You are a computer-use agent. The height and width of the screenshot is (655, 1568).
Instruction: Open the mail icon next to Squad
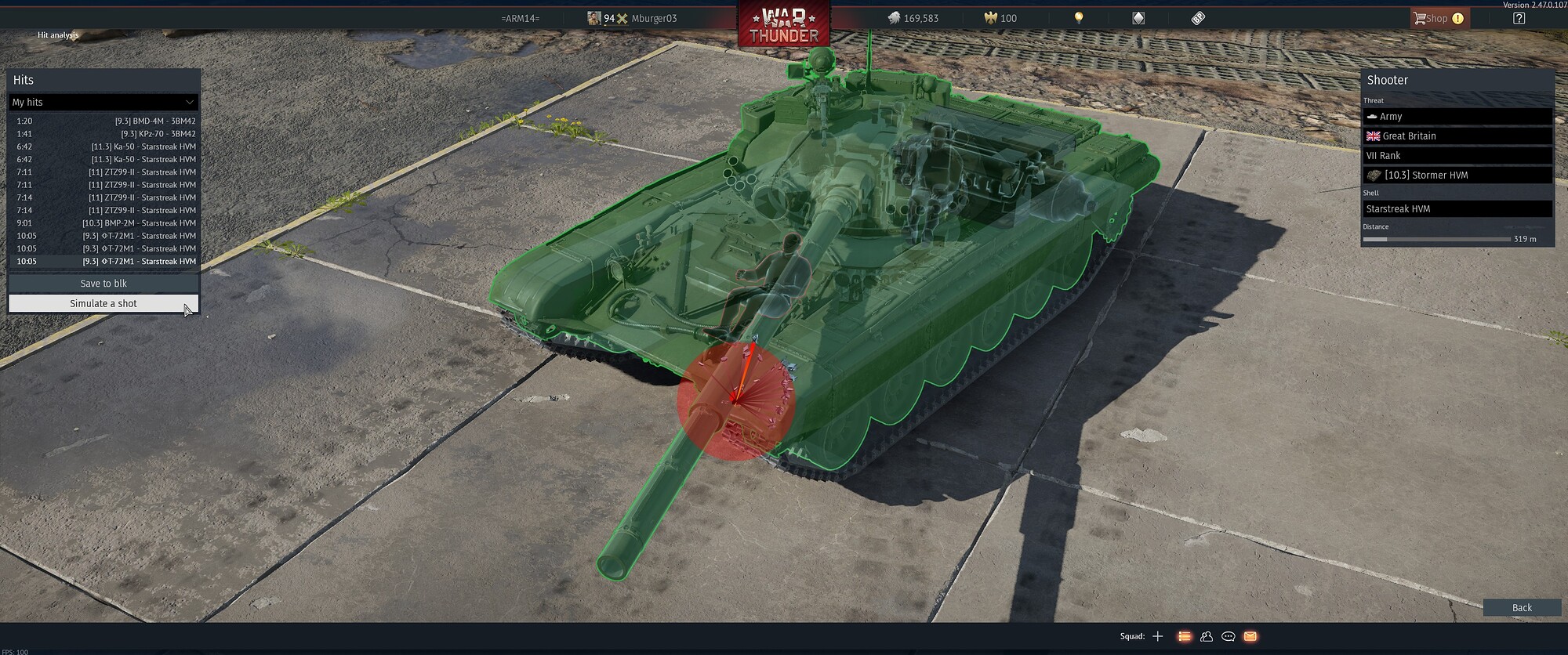pyautogui.click(x=1251, y=637)
